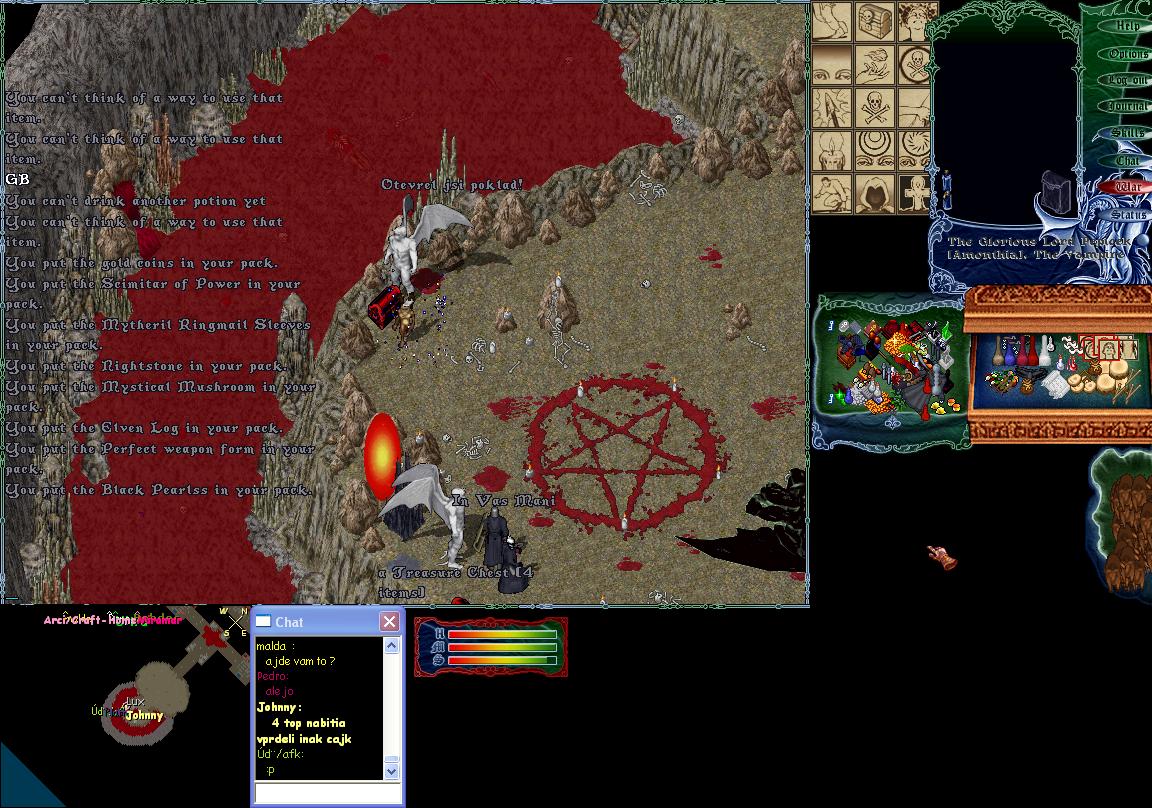Open the Options menu
The image size is (1152, 808).
tap(1127, 53)
